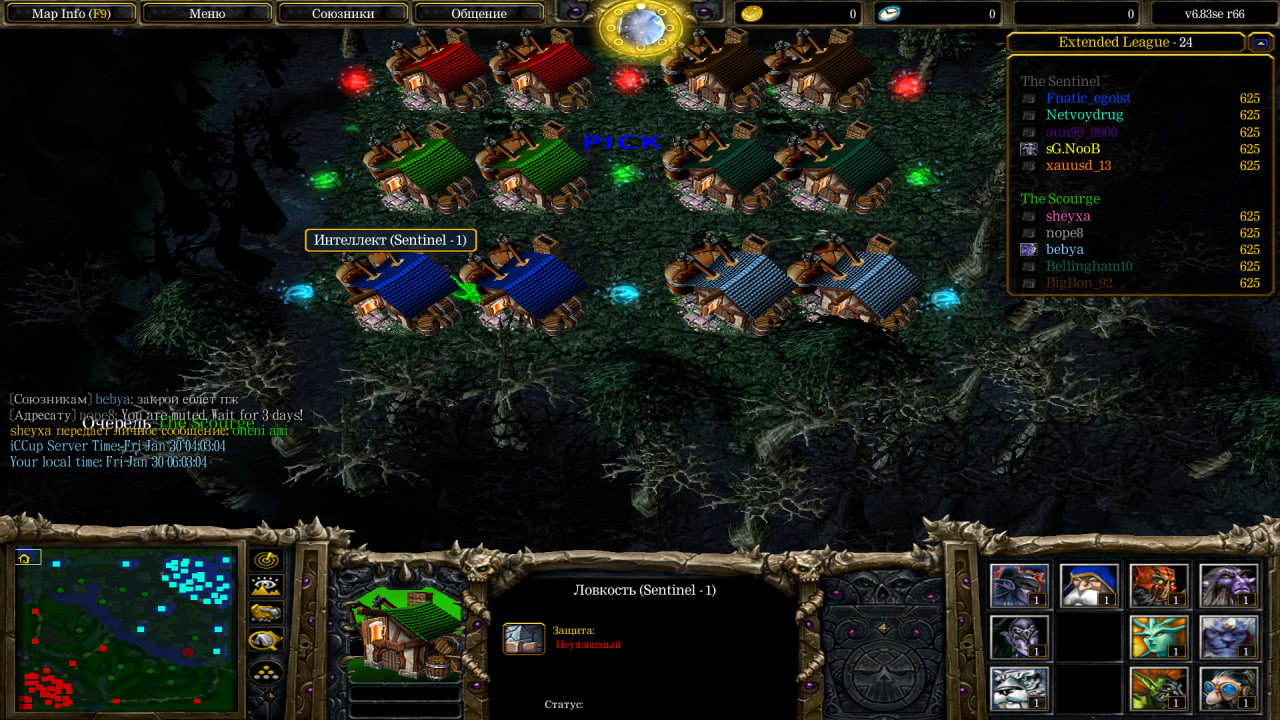The width and height of the screenshot is (1280, 720).
Task: Toggle creep camp display on minimap
Action: (x=266, y=640)
